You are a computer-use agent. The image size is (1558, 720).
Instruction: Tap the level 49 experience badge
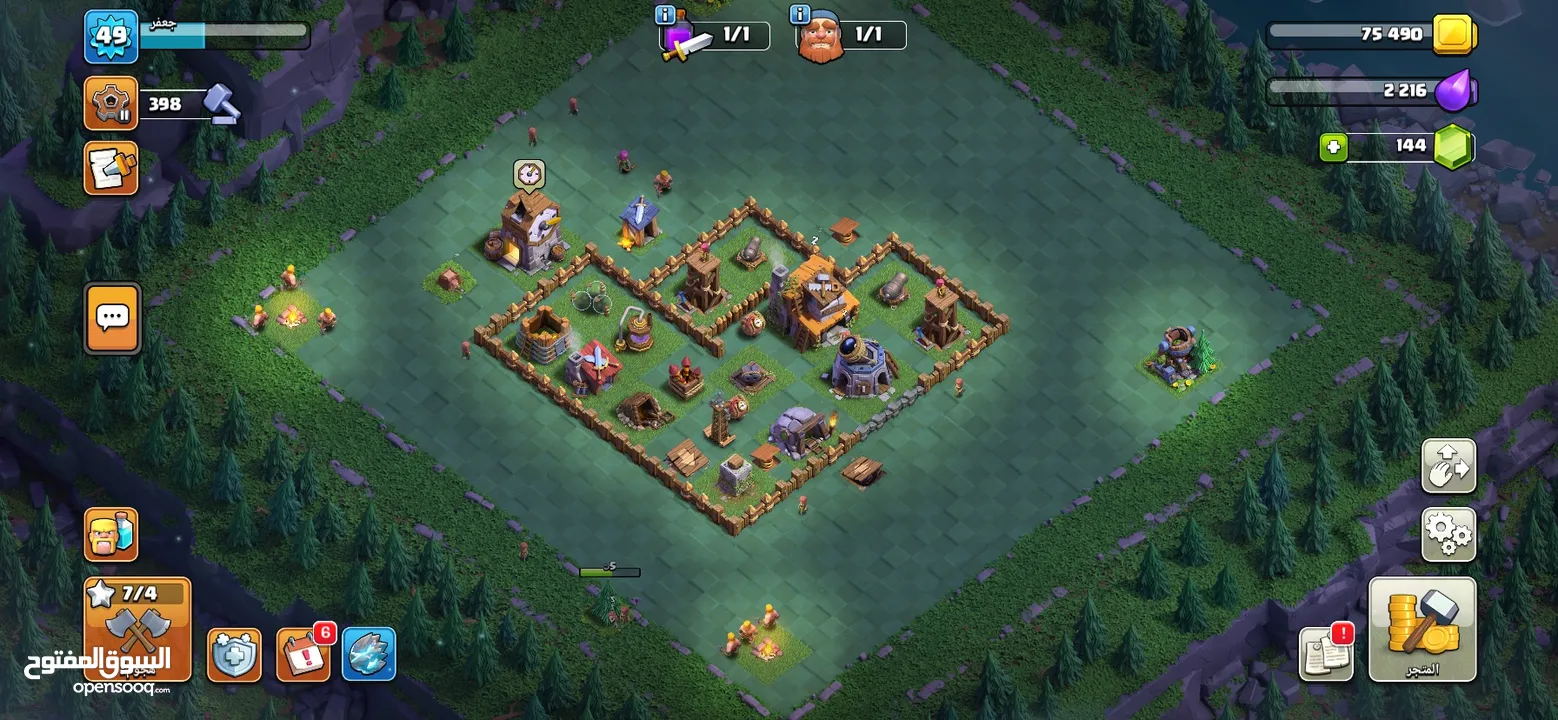pyautogui.click(x=111, y=36)
